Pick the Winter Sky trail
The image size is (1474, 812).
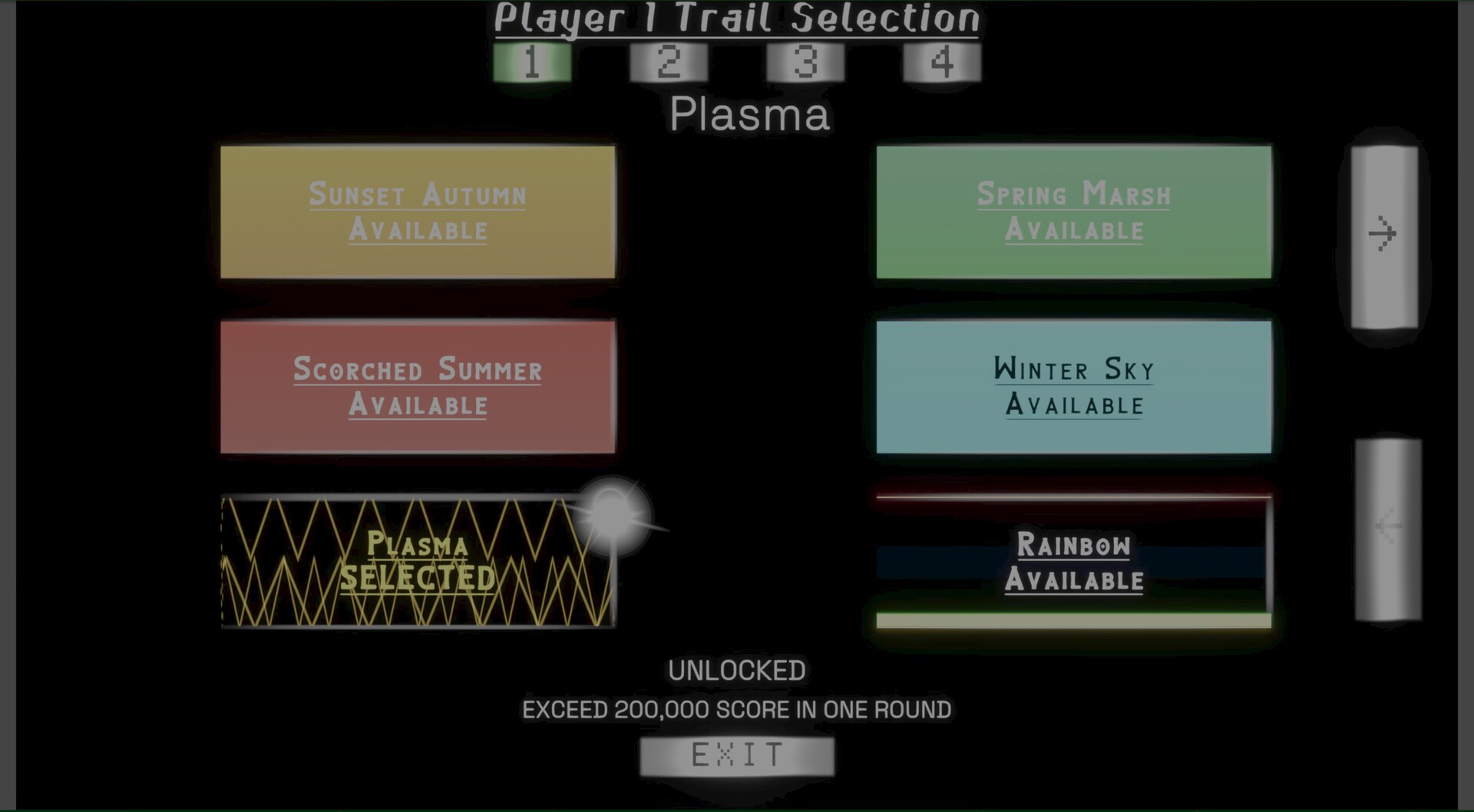point(1073,388)
